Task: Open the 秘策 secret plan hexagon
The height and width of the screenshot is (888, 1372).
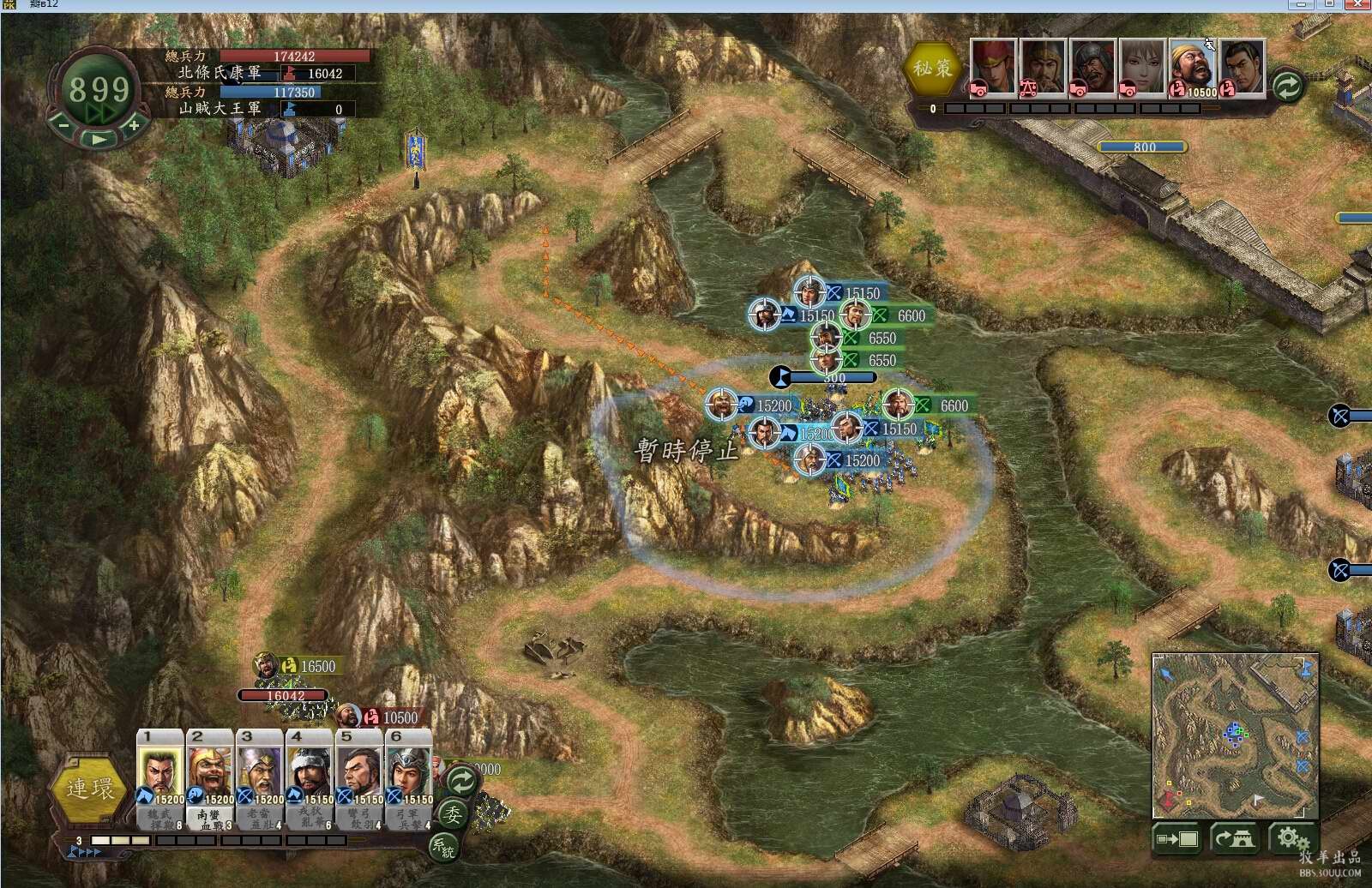Action: click(x=932, y=68)
